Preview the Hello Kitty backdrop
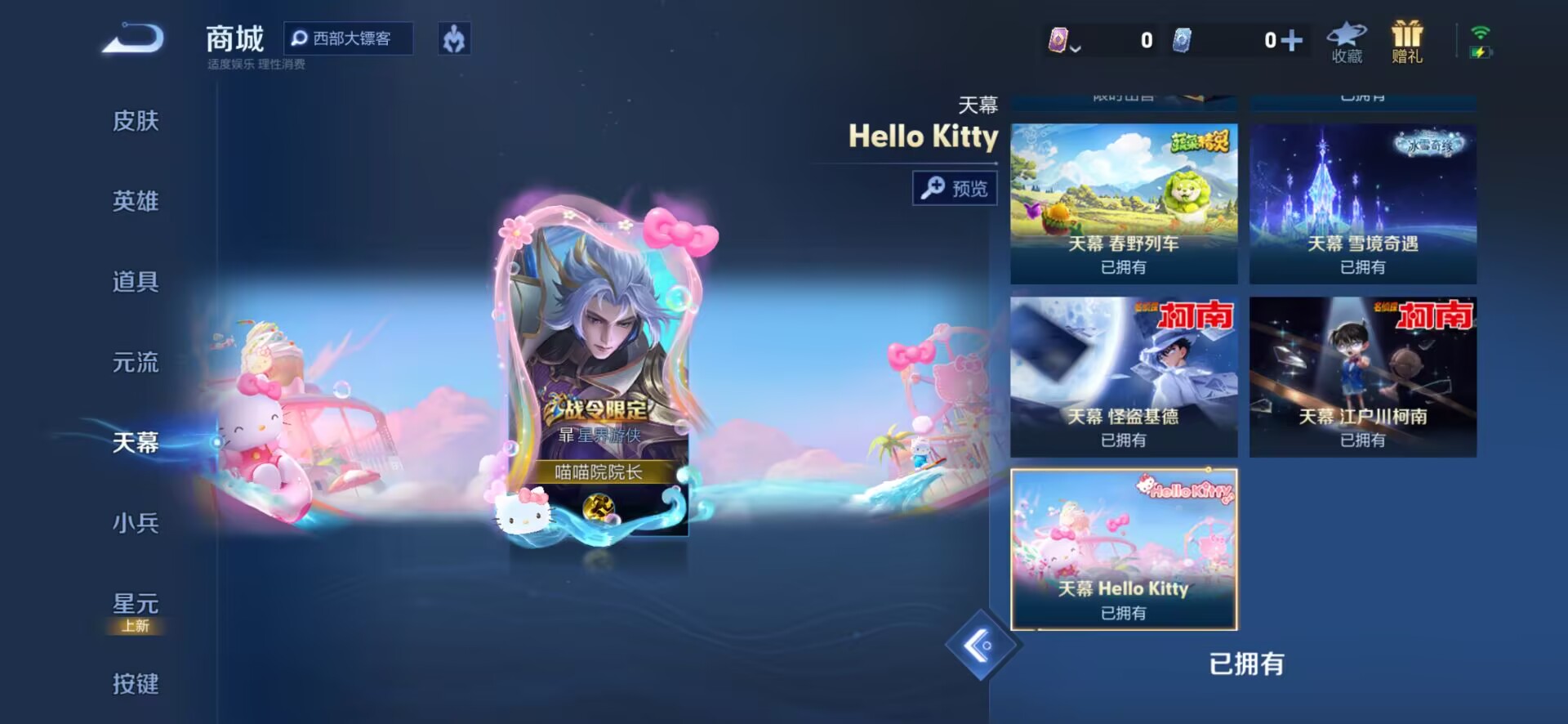 (x=955, y=189)
